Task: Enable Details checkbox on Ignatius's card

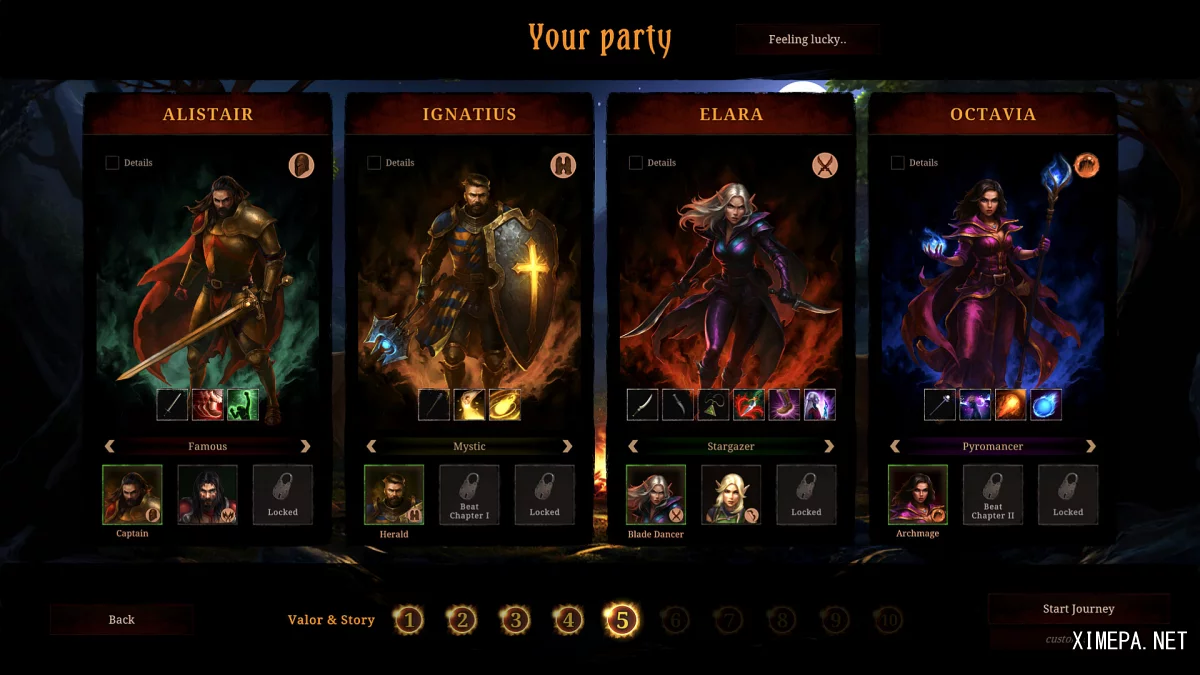Action: click(374, 163)
